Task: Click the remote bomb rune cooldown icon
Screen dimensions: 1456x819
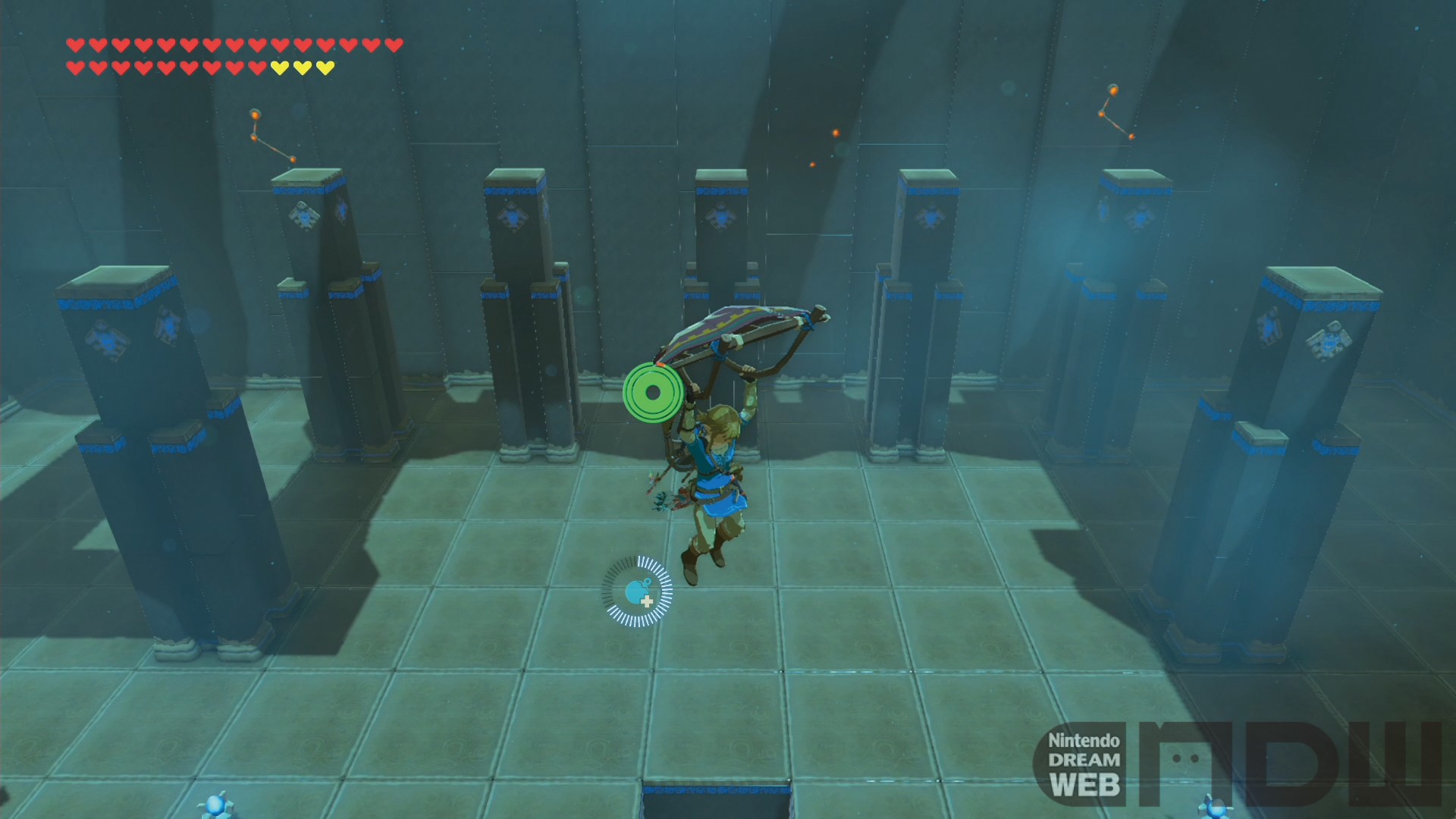Action: [x=637, y=591]
